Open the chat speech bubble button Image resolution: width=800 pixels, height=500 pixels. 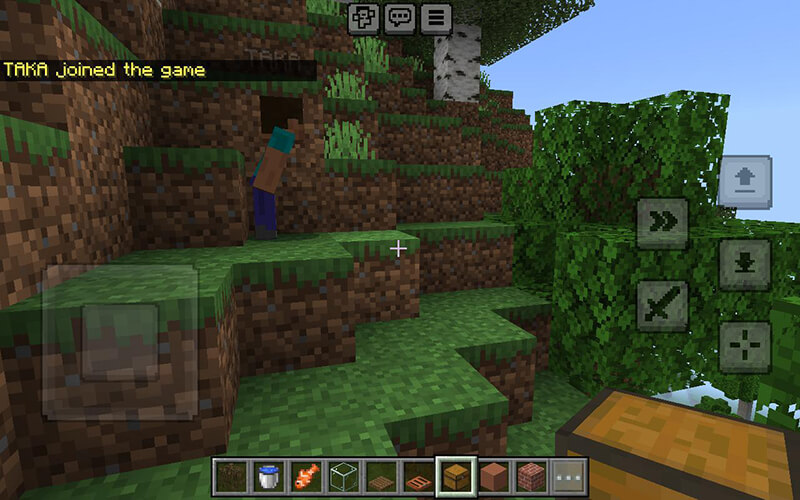click(x=400, y=17)
